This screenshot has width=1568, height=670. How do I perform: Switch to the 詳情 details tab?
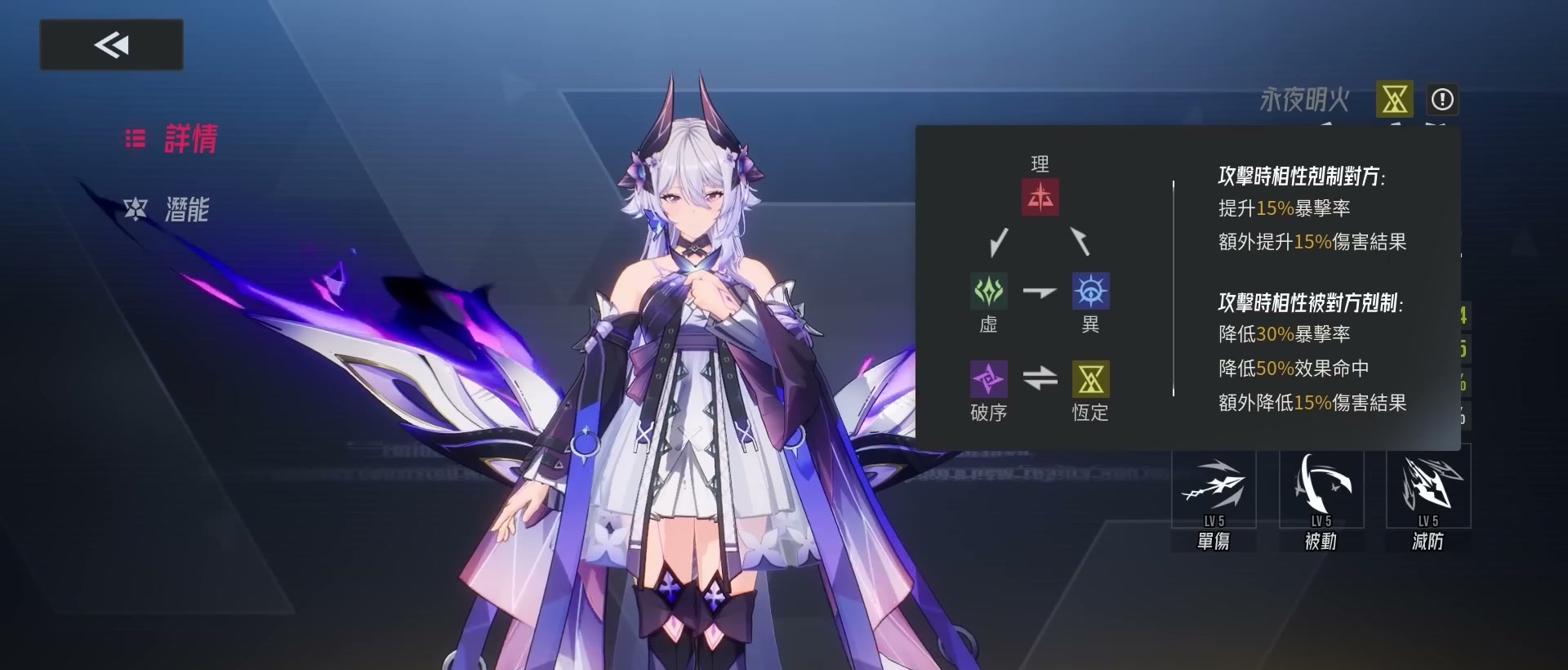172,139
